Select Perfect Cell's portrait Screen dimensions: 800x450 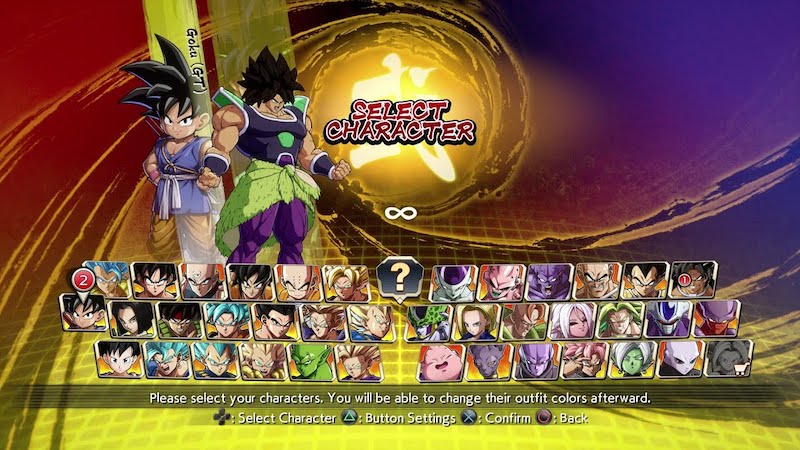tap(430, 321)
